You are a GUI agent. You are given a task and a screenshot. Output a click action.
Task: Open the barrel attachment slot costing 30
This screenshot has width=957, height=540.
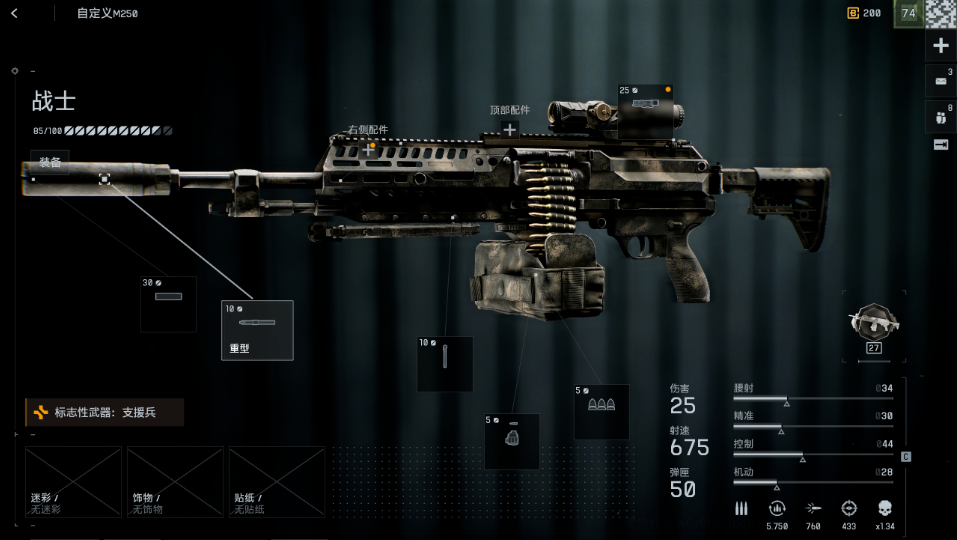tap(168, 304)
